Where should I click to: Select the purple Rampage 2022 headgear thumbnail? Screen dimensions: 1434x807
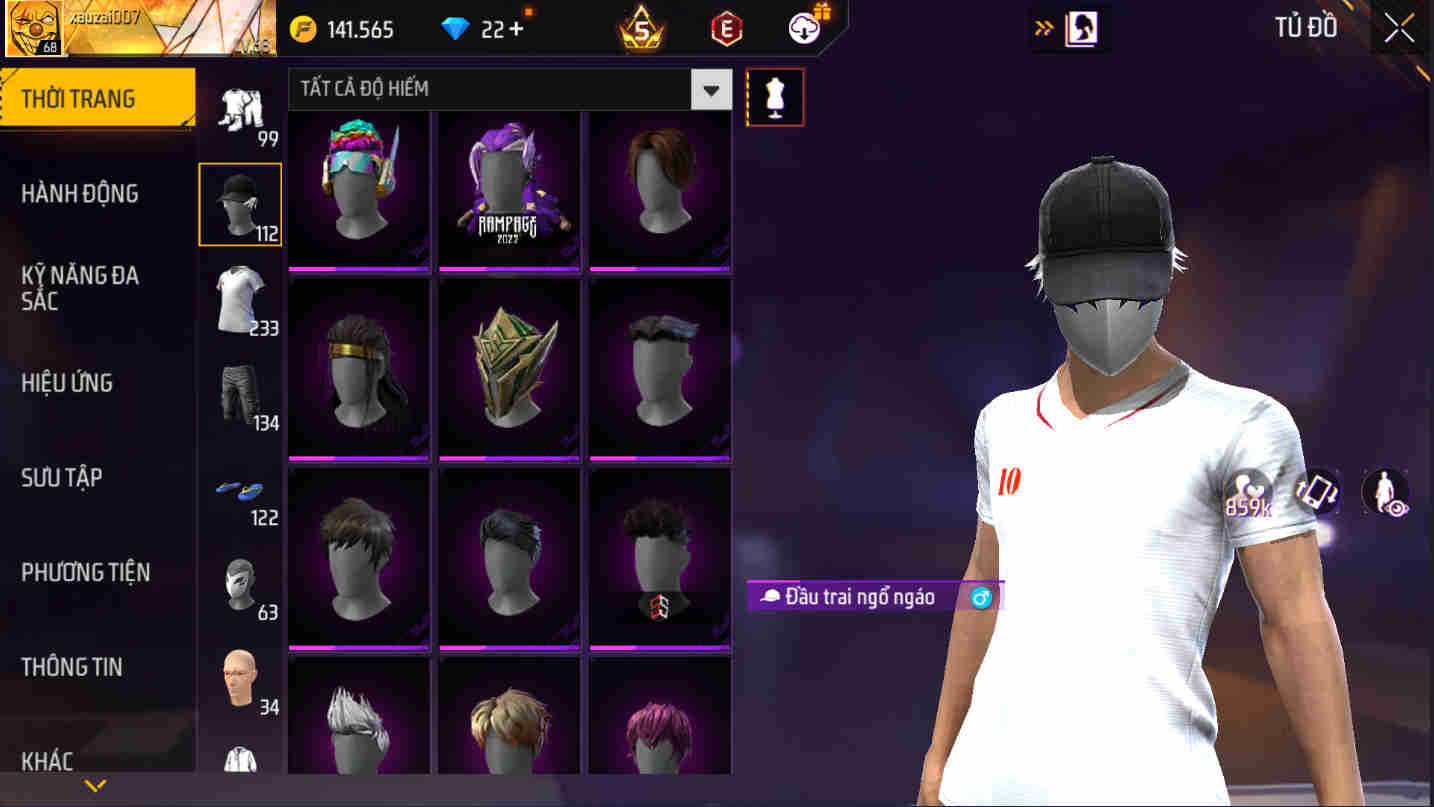tap(509, 190)
